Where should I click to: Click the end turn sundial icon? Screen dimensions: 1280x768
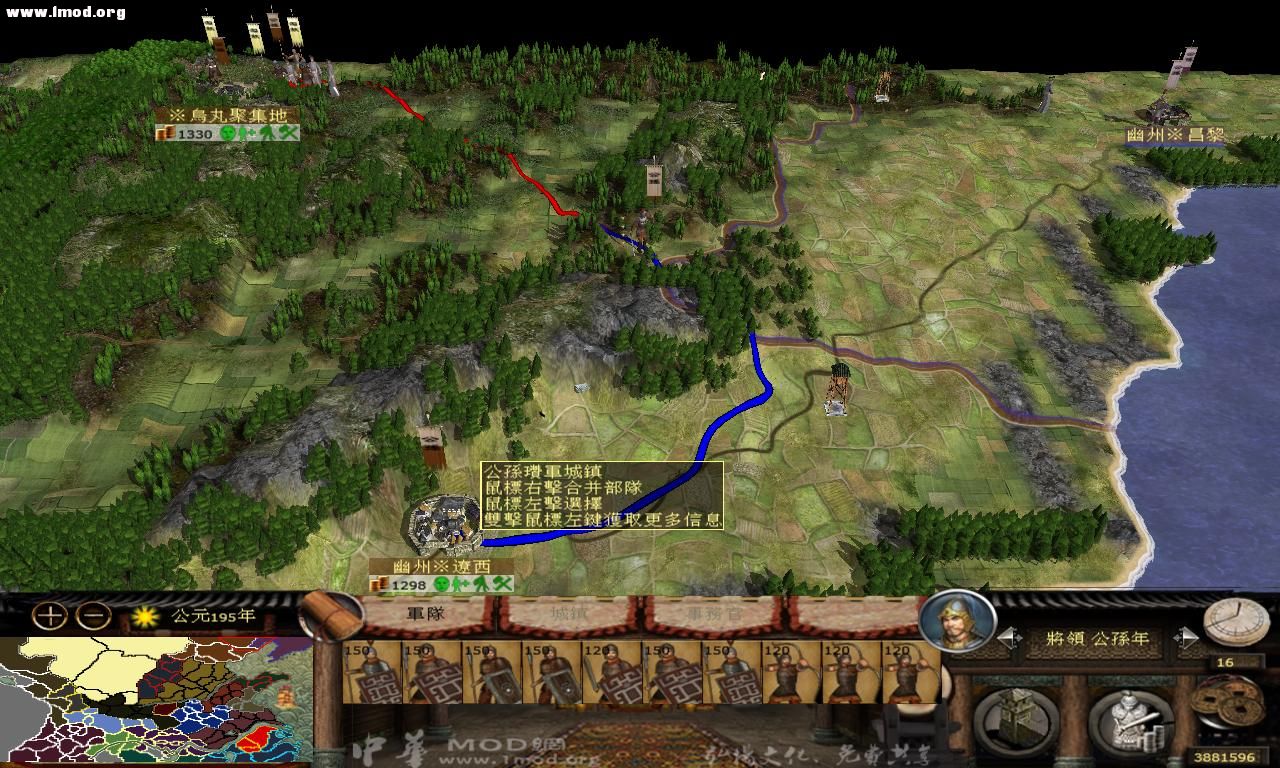tap(1237, 625)
